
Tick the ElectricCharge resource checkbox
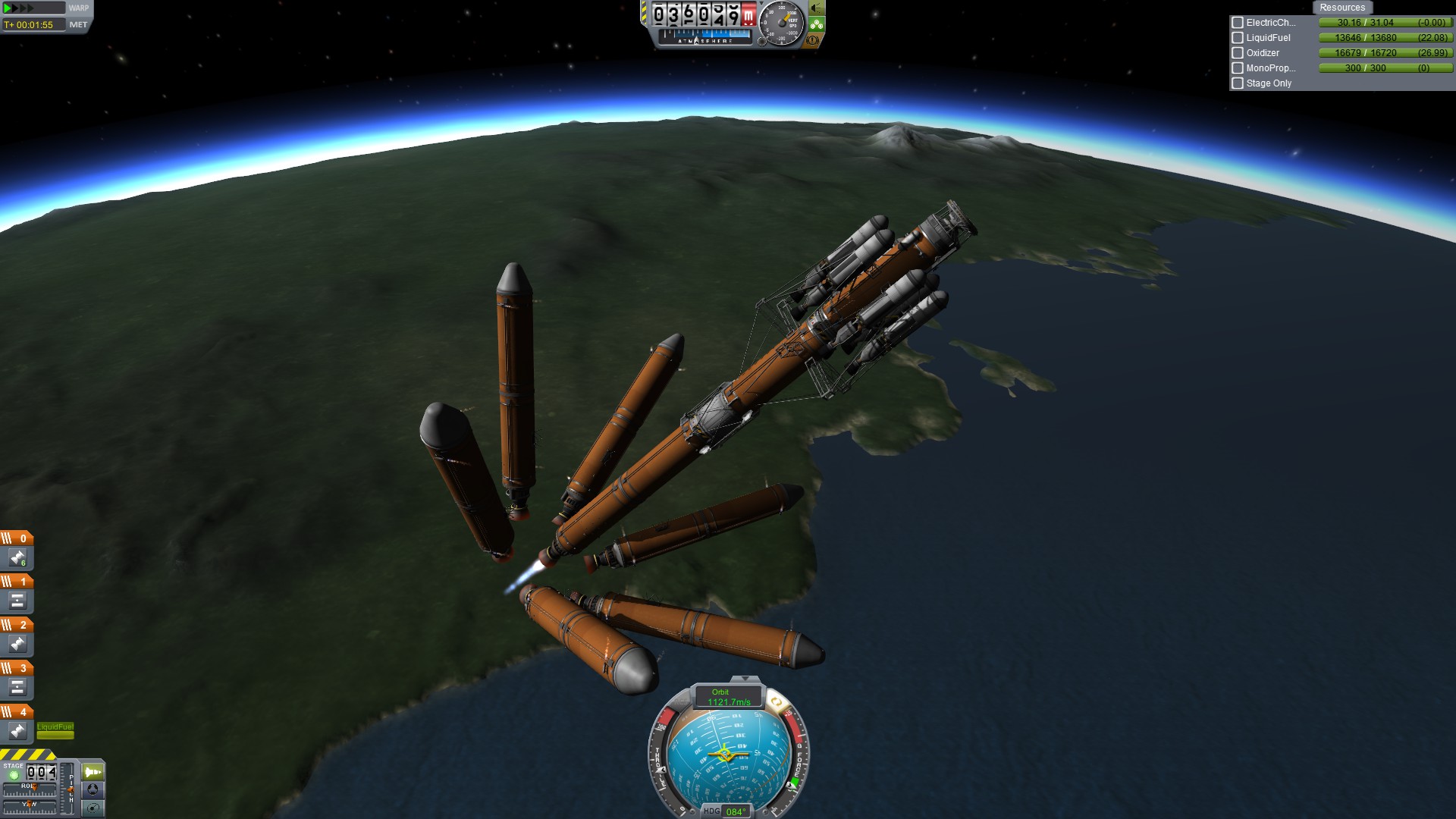point(1238,23)
